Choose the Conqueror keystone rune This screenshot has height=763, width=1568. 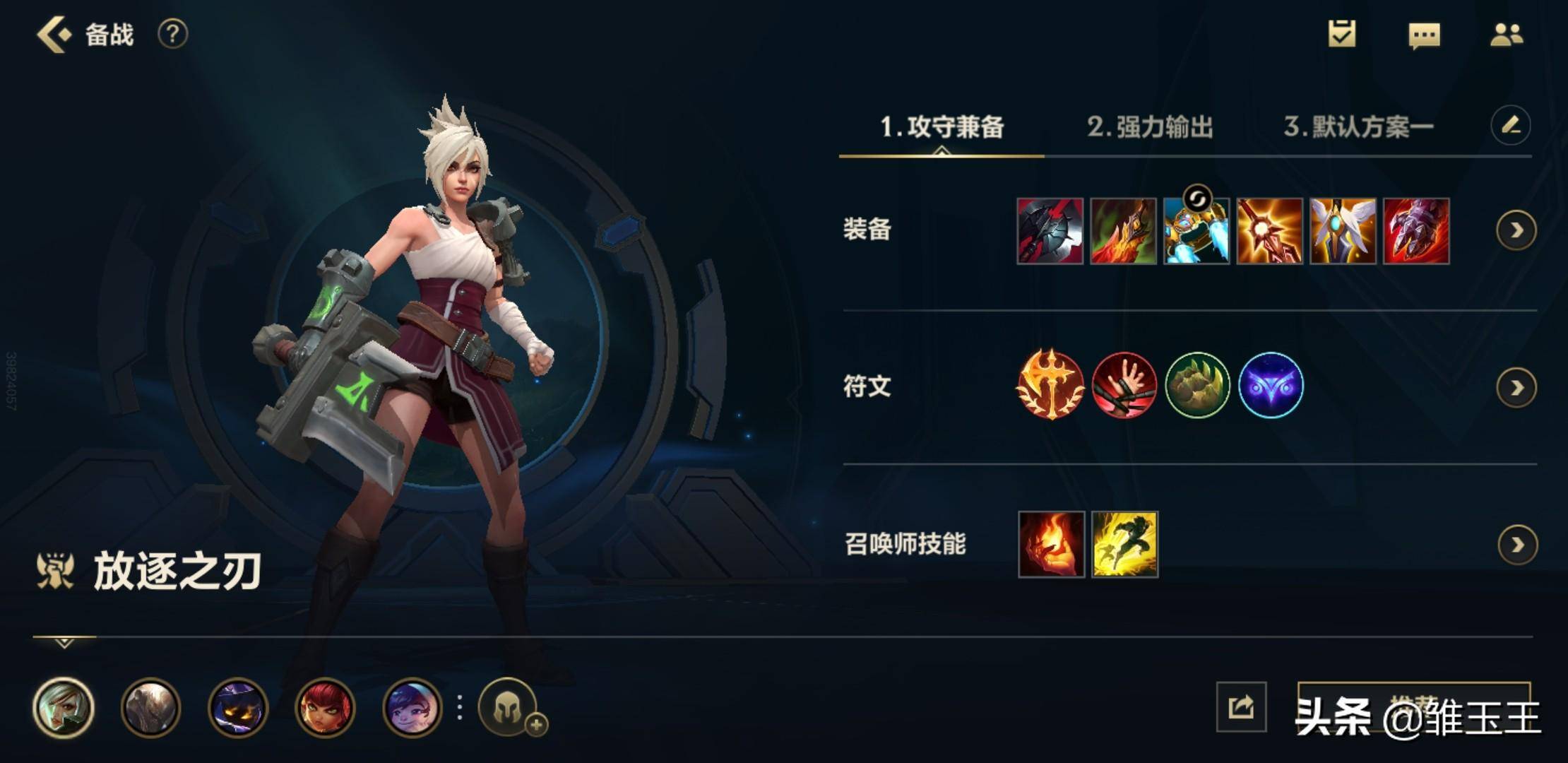pyautogui.click(x=1050, y=385)
